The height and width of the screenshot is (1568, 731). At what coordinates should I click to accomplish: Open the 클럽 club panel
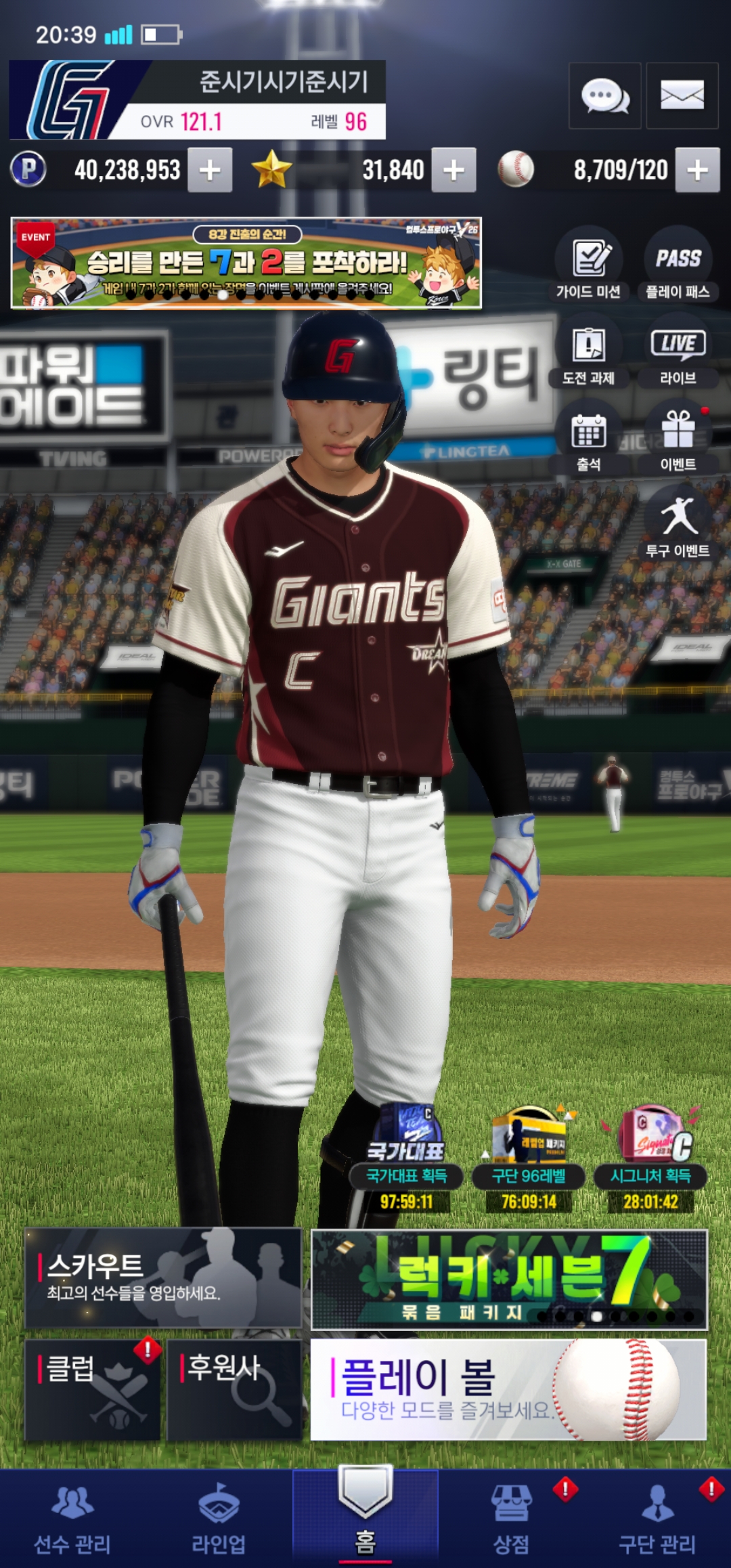point(93,1389)
